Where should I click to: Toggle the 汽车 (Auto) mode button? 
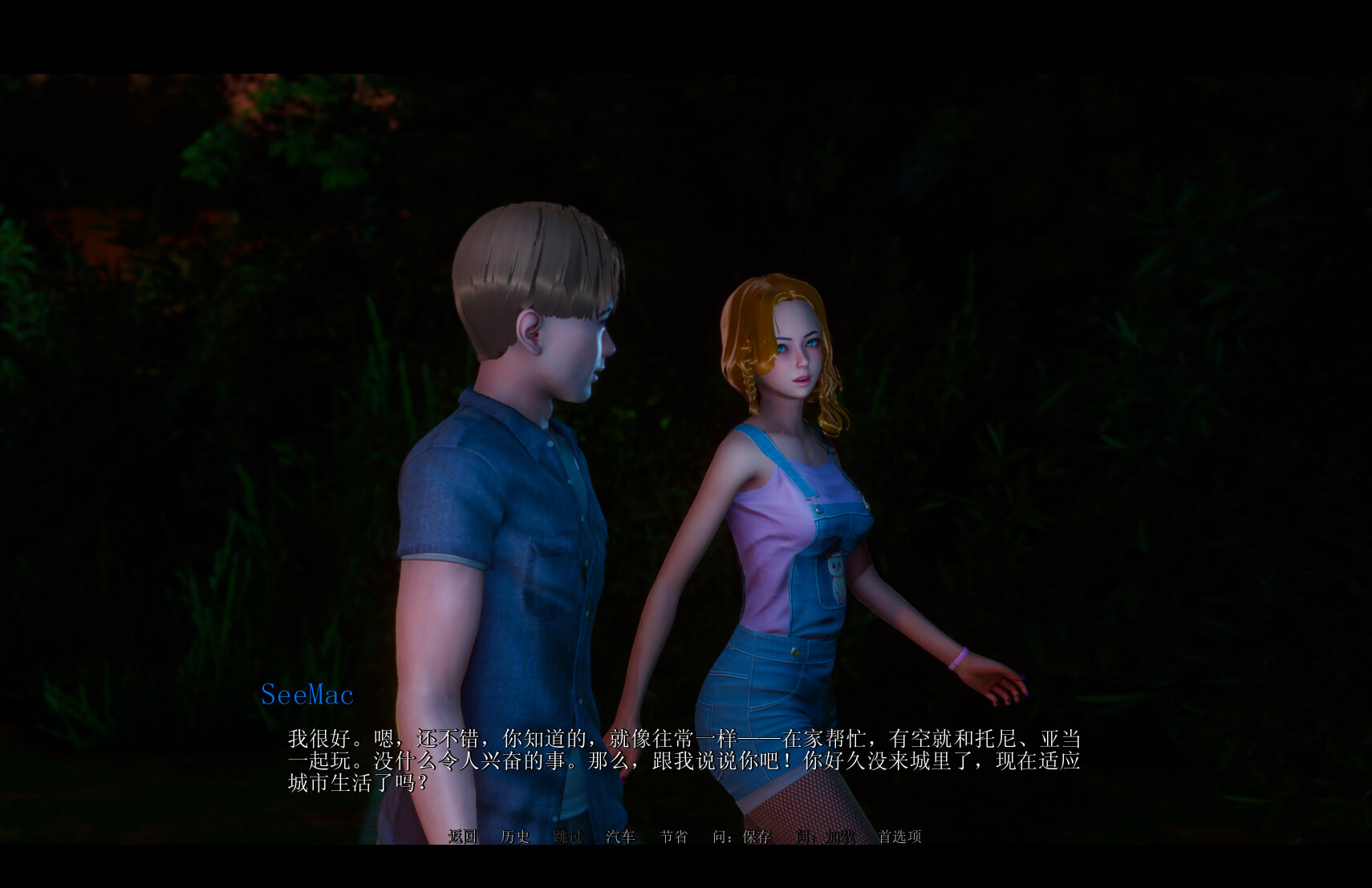[620, 837]
